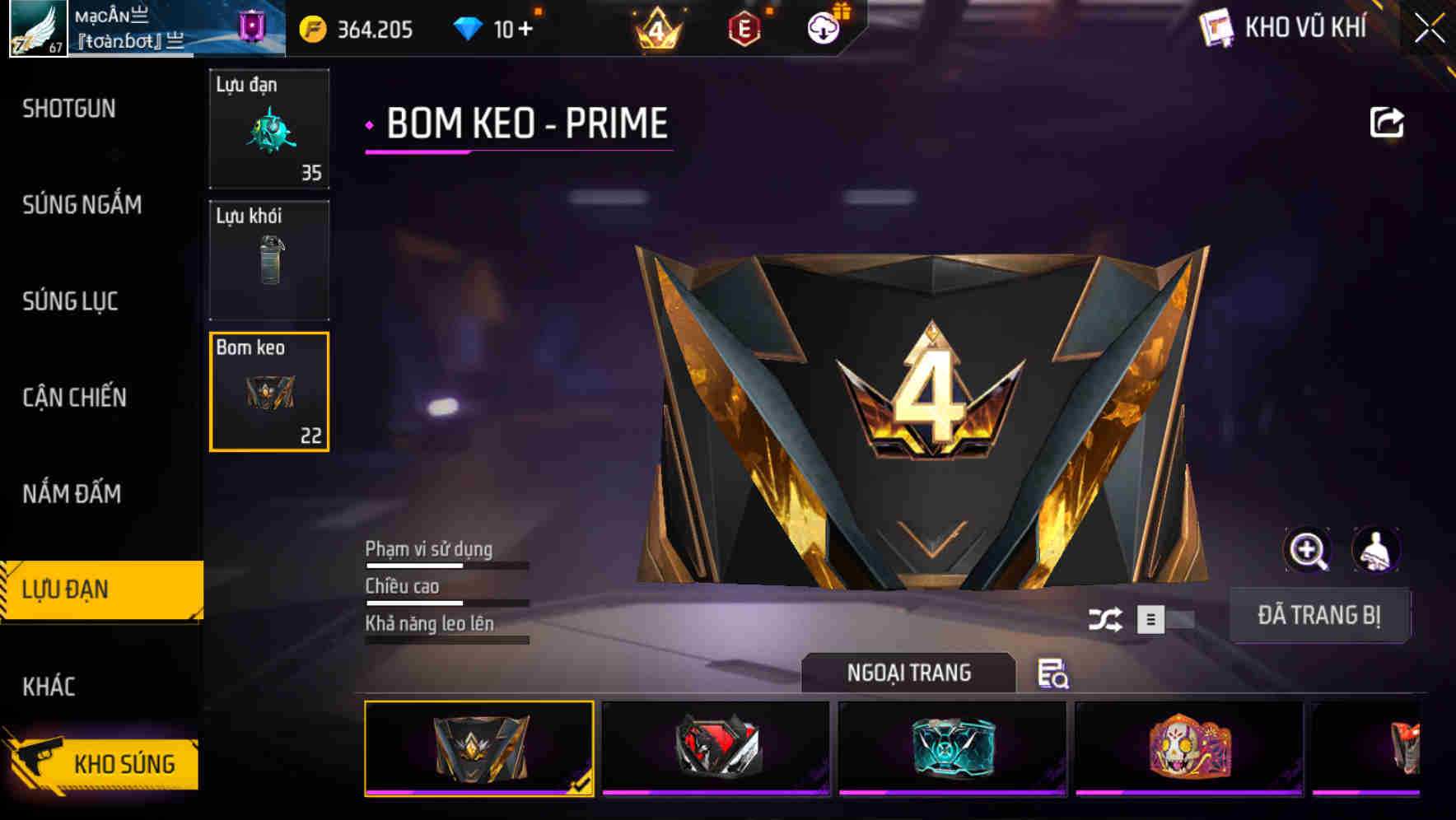Click the magnifier zoom preview icon

[1309, 550]
